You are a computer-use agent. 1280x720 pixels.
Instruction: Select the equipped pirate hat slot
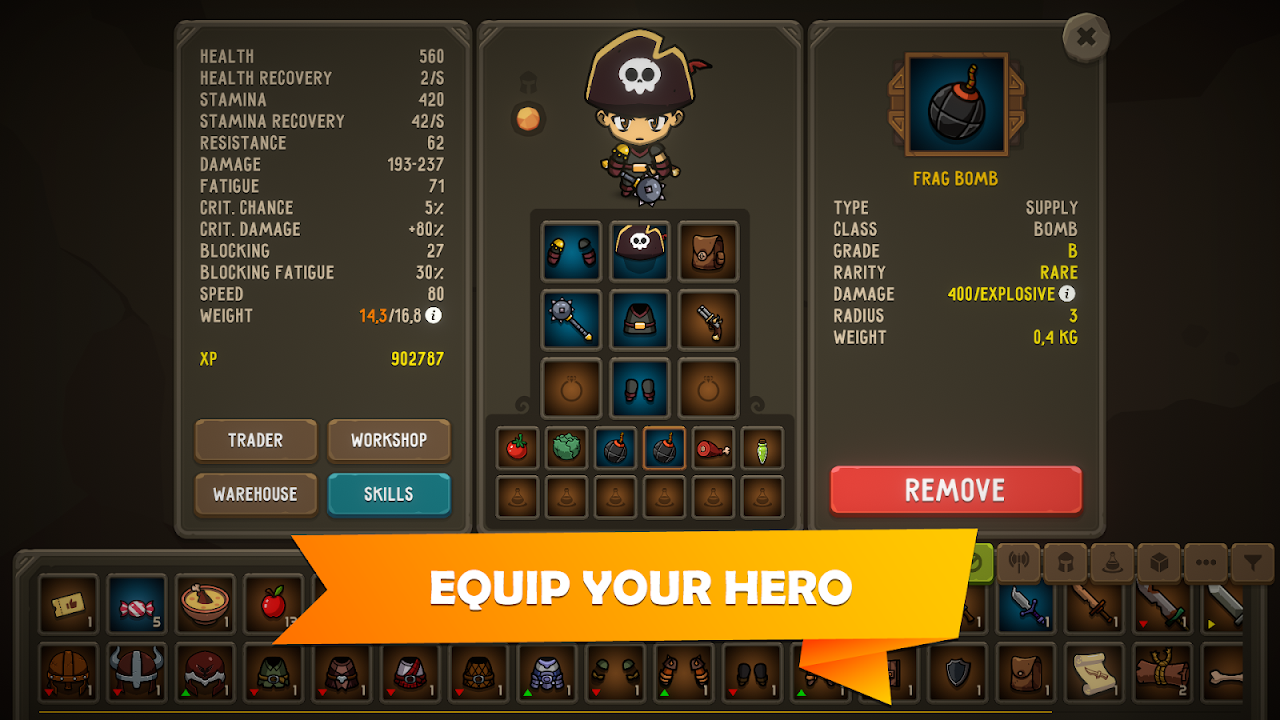[640, 251]
